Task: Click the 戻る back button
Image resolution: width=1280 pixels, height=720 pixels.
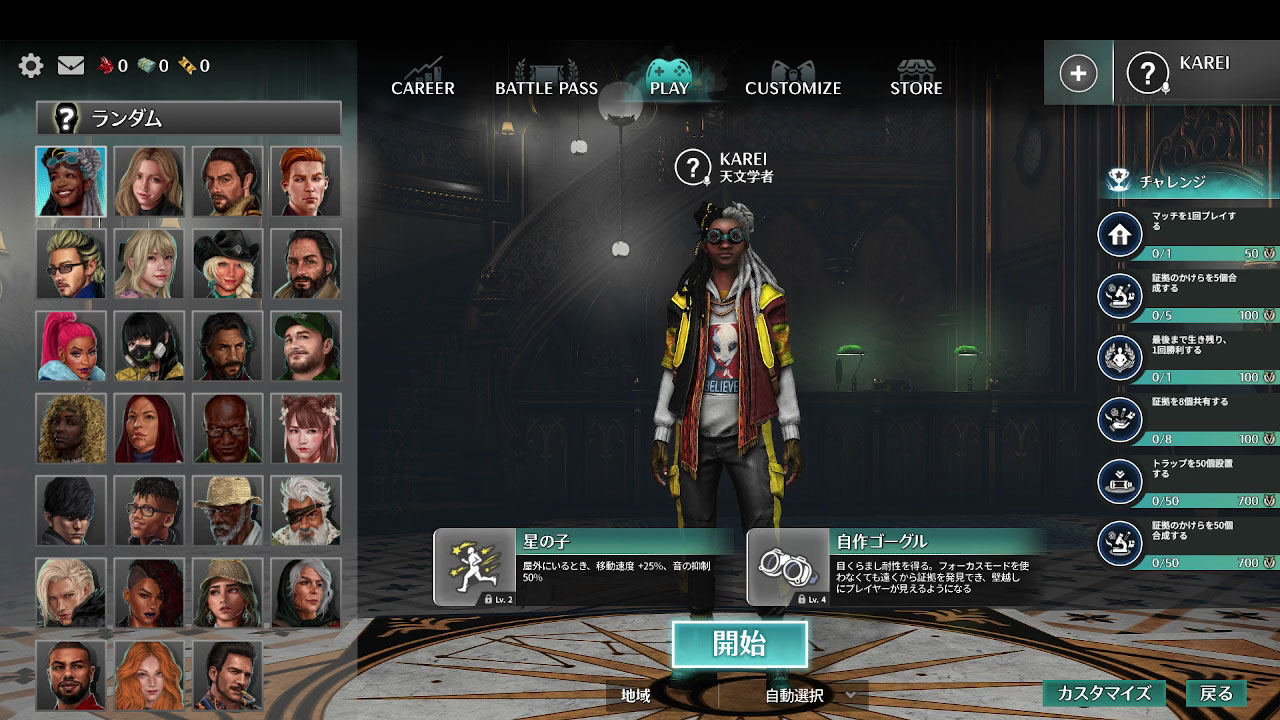Action: [x=1218, y=693]
